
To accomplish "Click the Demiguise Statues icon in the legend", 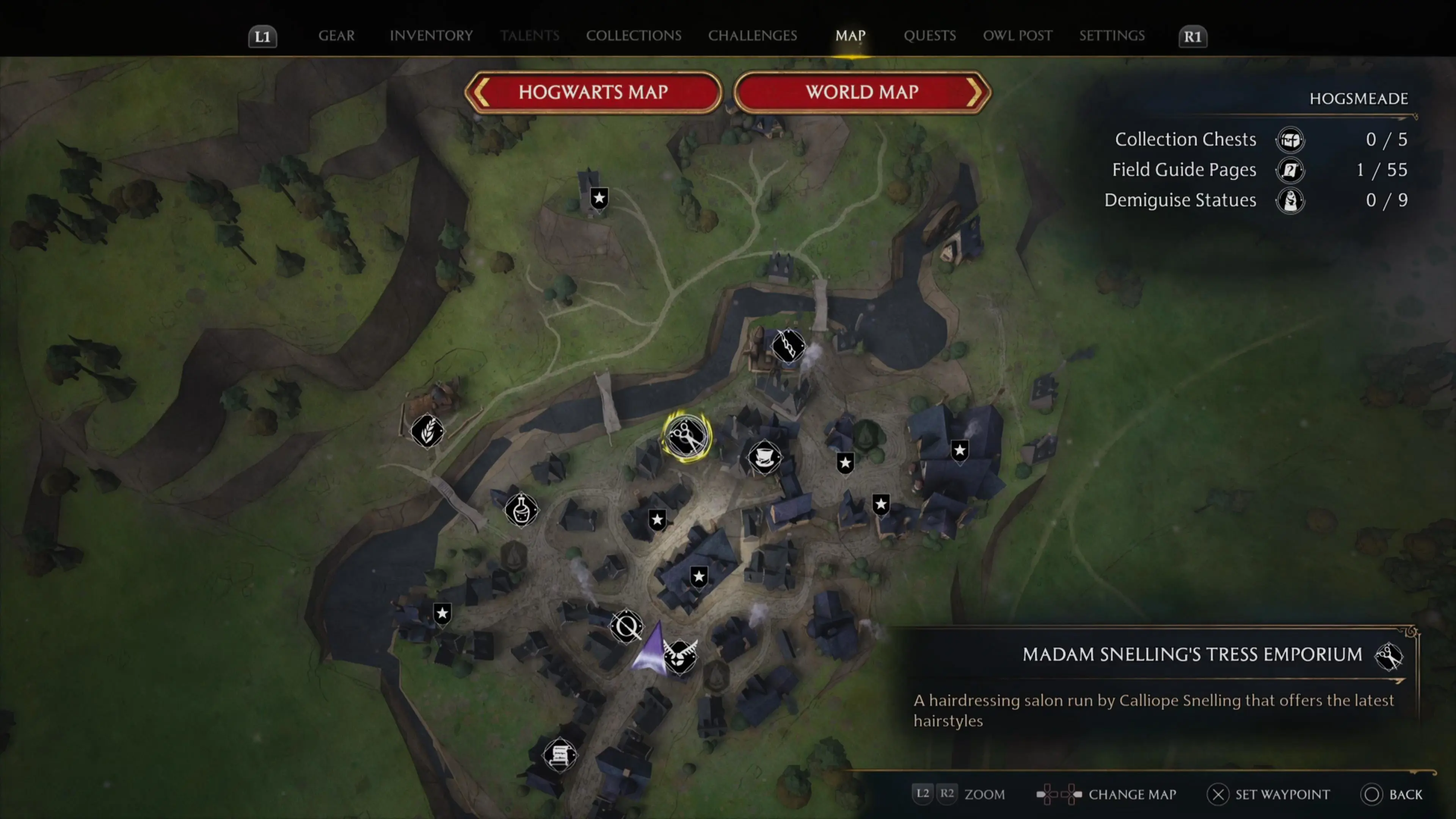I will [x=1290, y=200].
